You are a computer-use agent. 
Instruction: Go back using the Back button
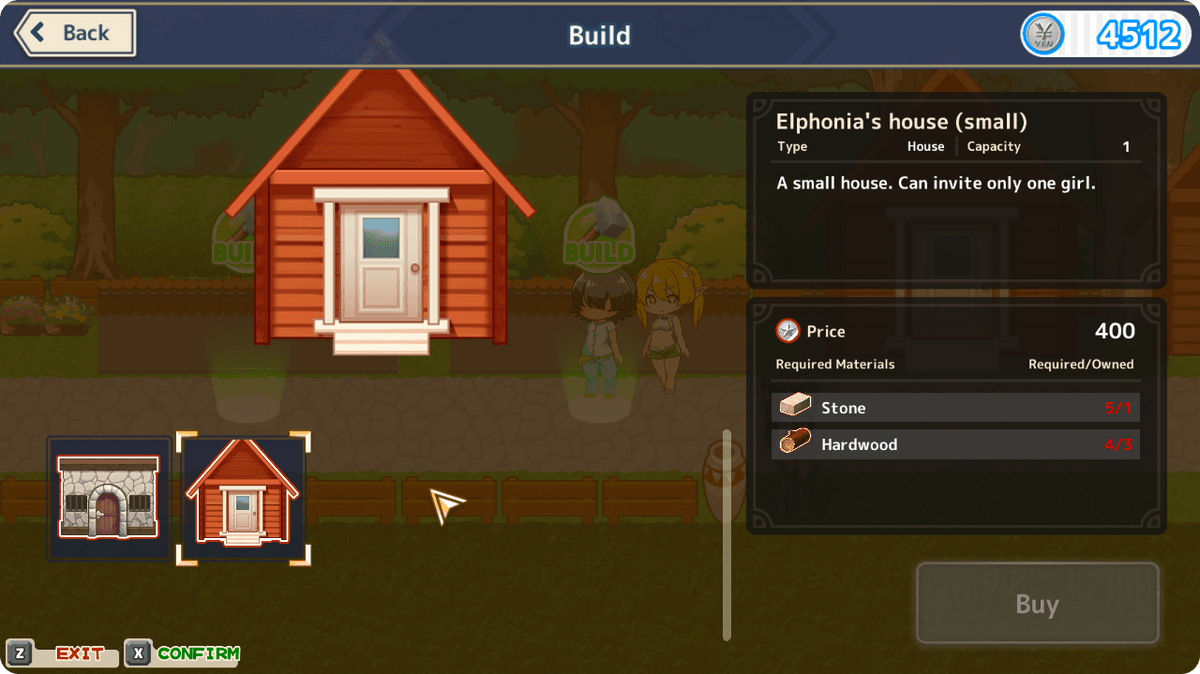coord(75,33)
